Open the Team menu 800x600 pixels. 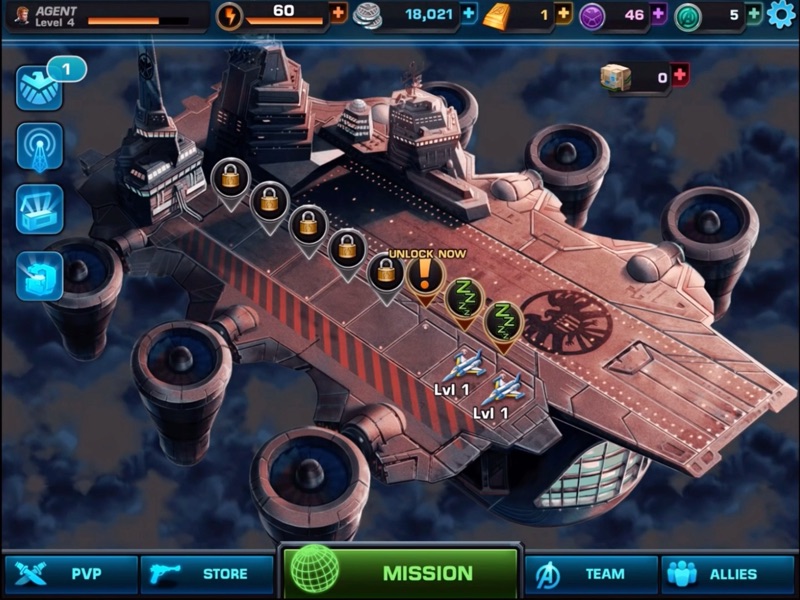pos(590,574)
